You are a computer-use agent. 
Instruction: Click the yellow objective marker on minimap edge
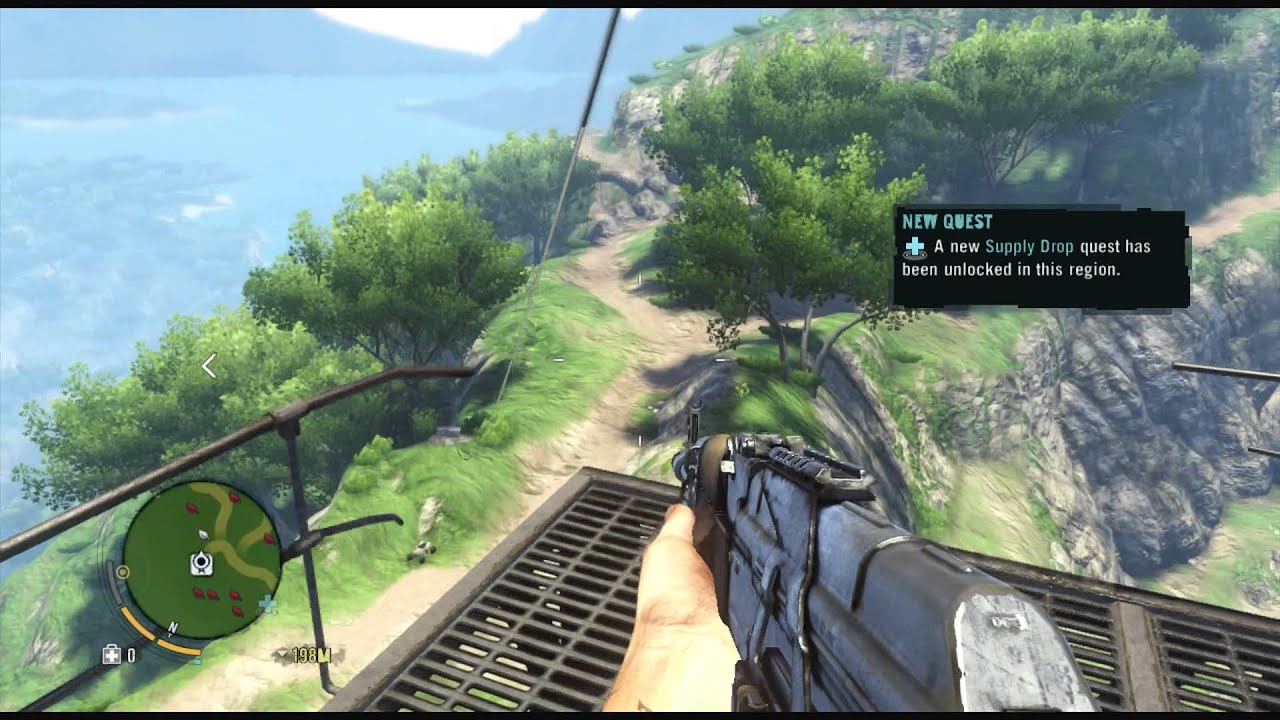point(123,572)
